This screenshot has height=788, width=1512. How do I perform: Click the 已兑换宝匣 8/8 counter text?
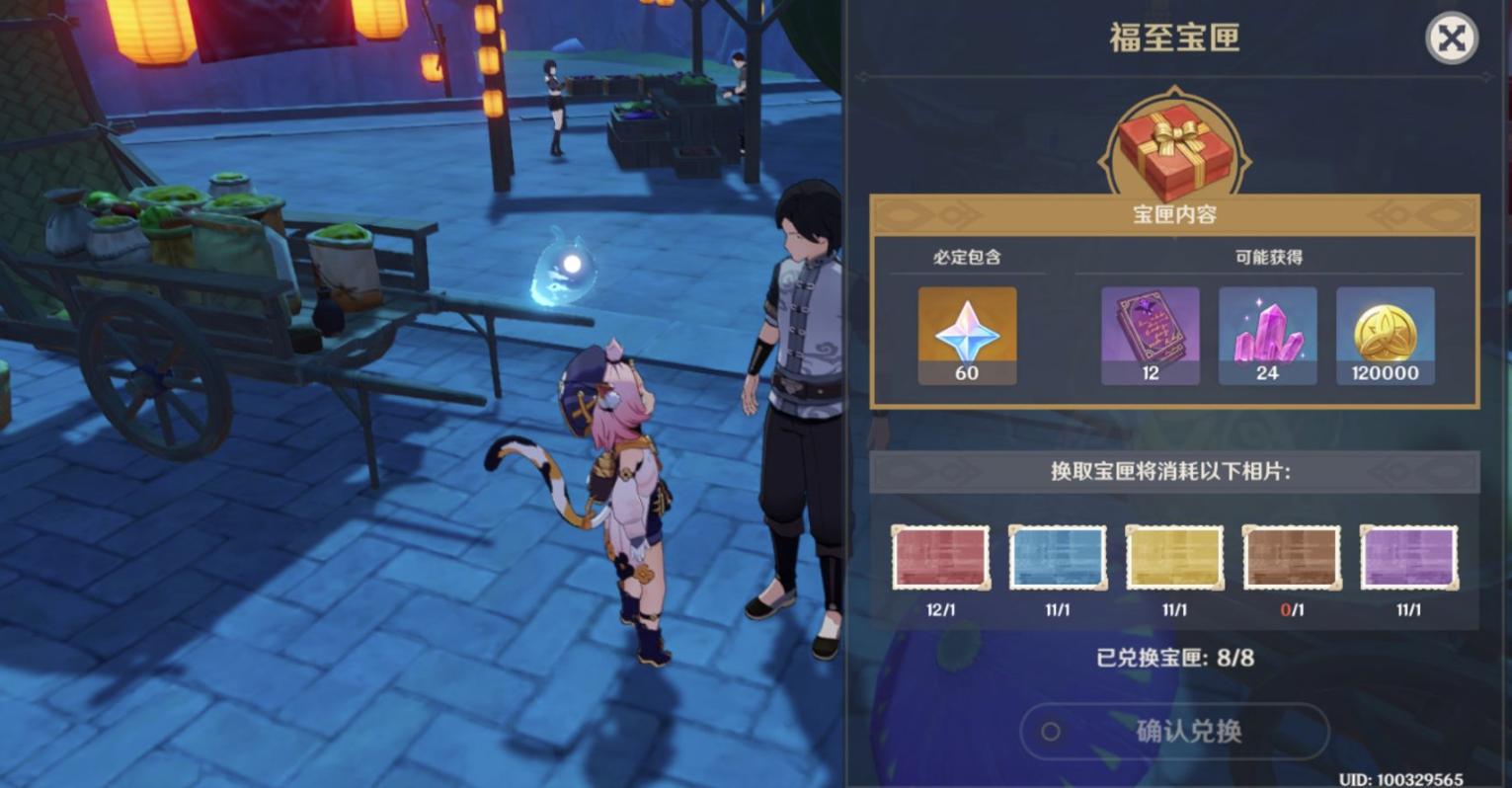pyautogui.click(x=1175, y=659)
